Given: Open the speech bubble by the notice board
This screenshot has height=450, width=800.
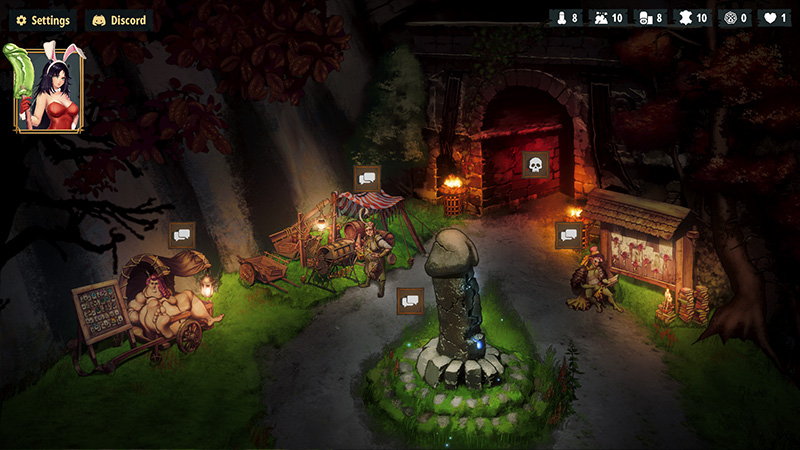Looking at the screenshot, I should point(569,235).
